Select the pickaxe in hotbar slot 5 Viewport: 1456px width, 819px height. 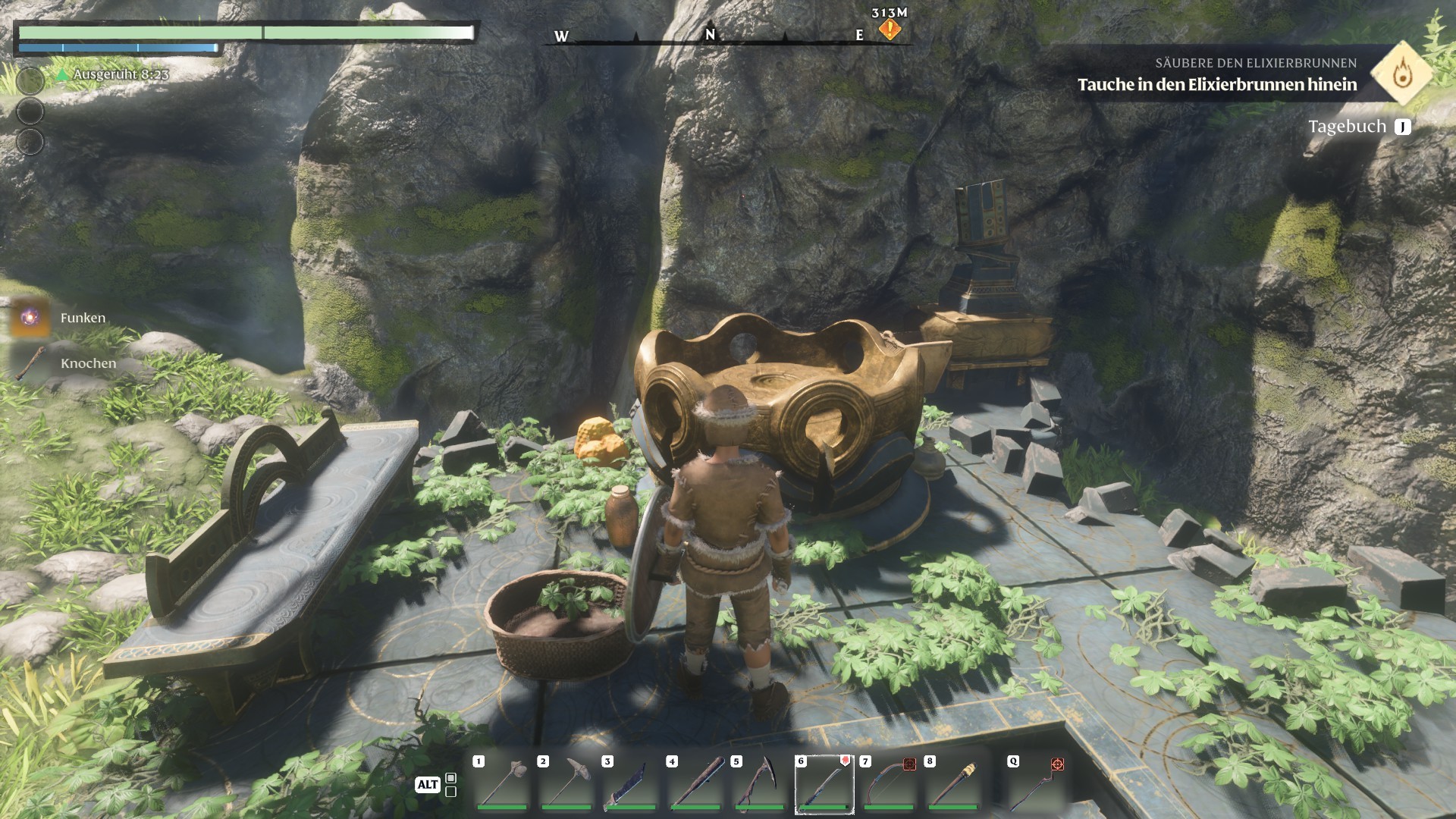[x=760, y=784]
